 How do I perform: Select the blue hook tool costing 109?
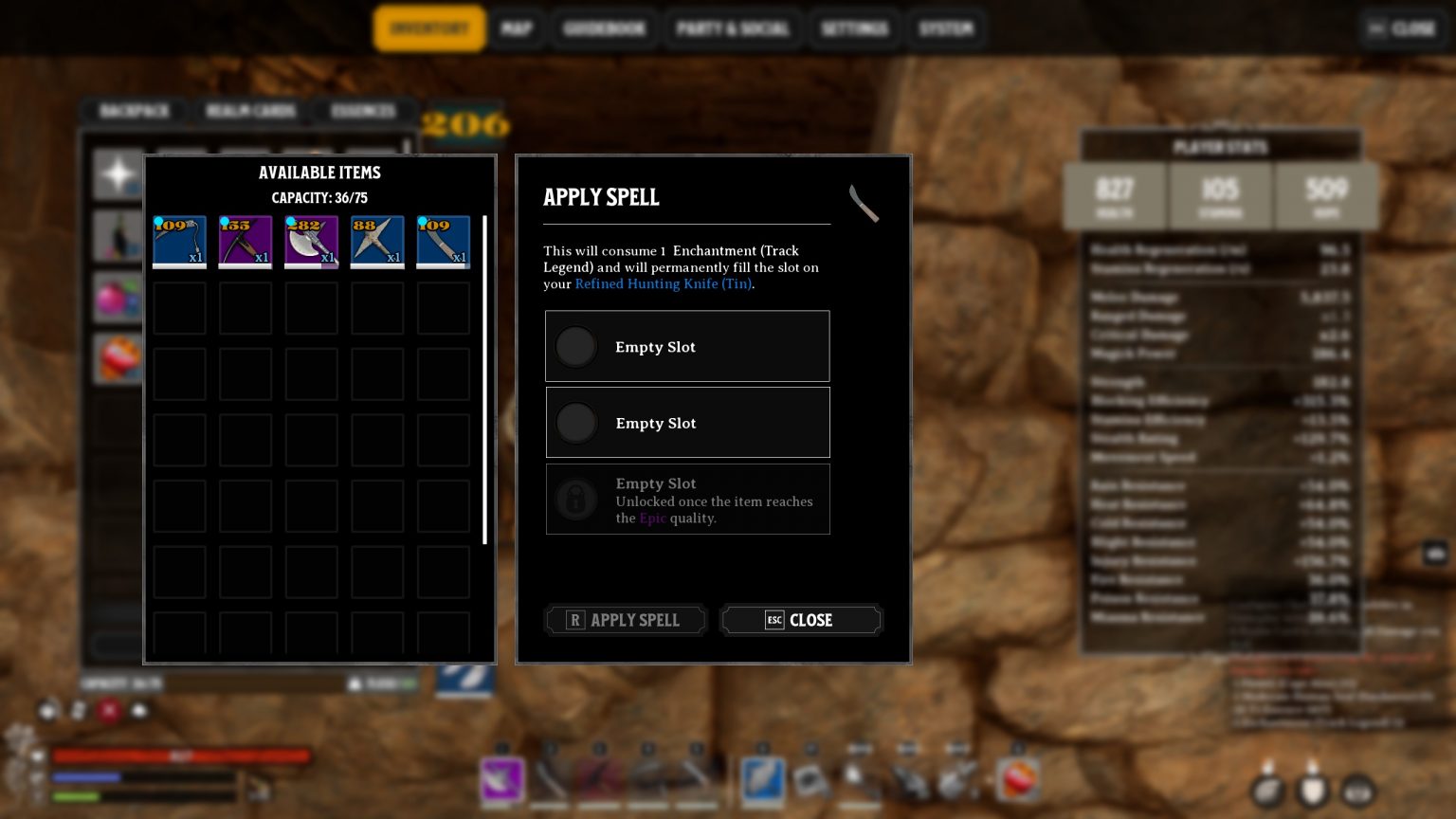point(179,242)
